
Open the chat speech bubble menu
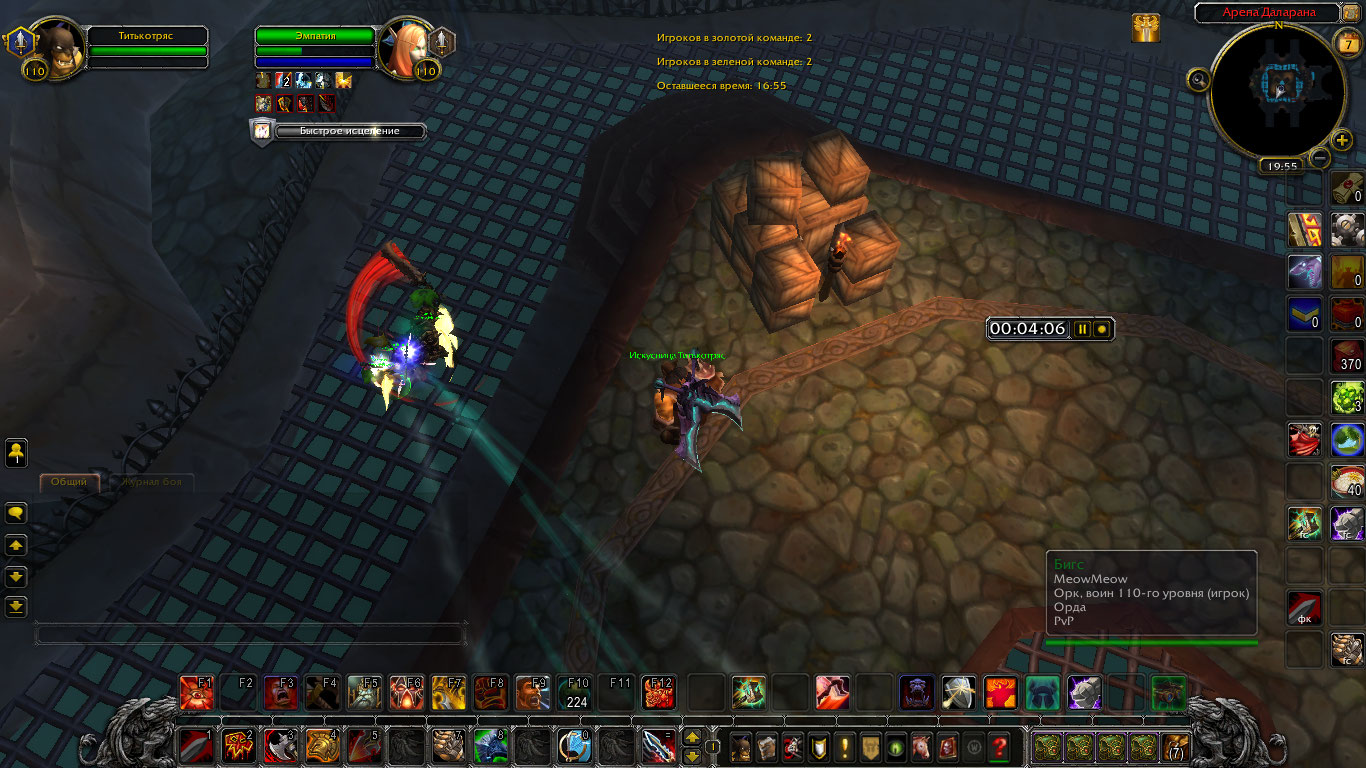16,513
